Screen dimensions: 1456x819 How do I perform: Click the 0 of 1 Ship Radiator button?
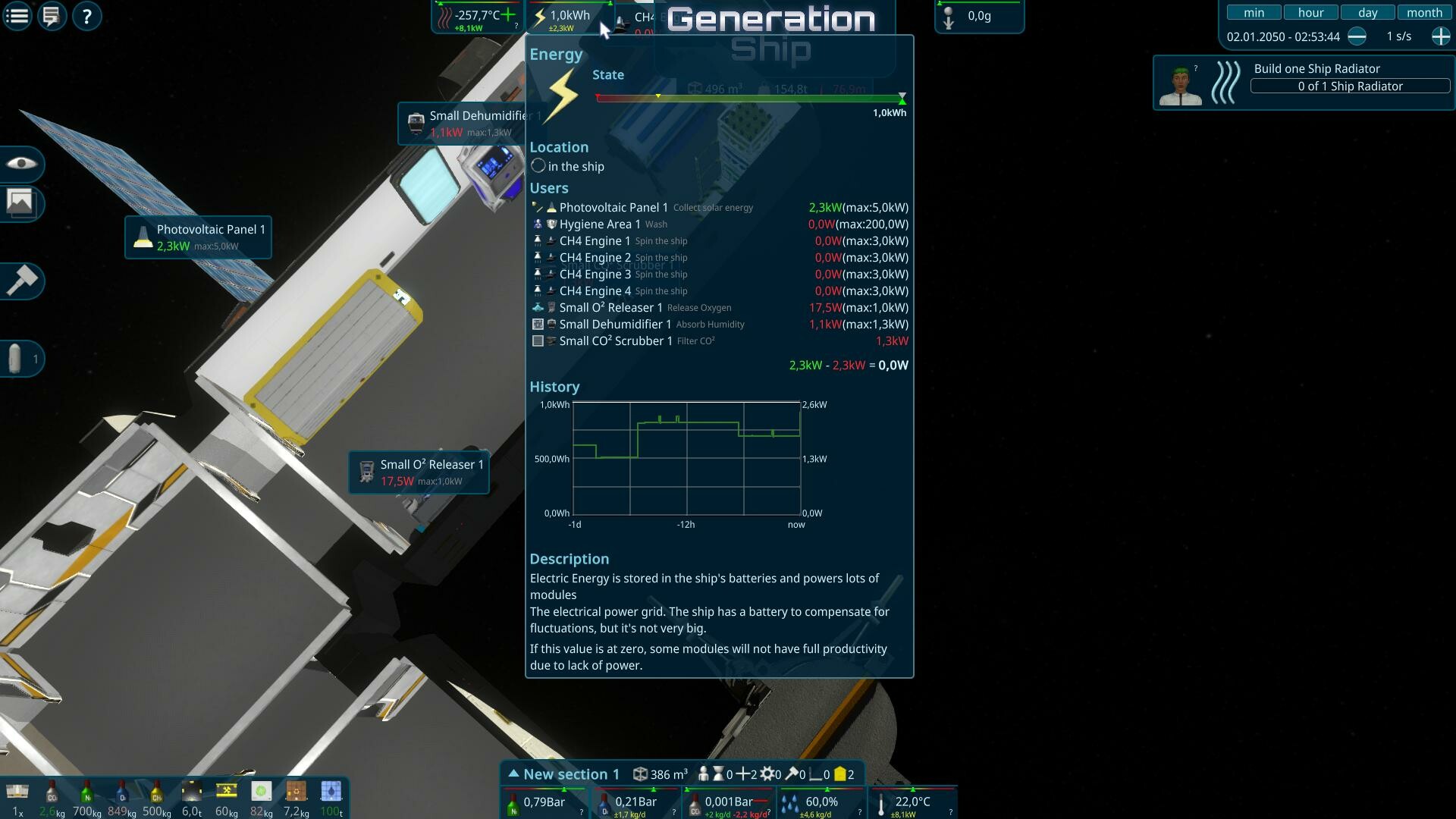pyautogui.click(x=1348, y=86)
